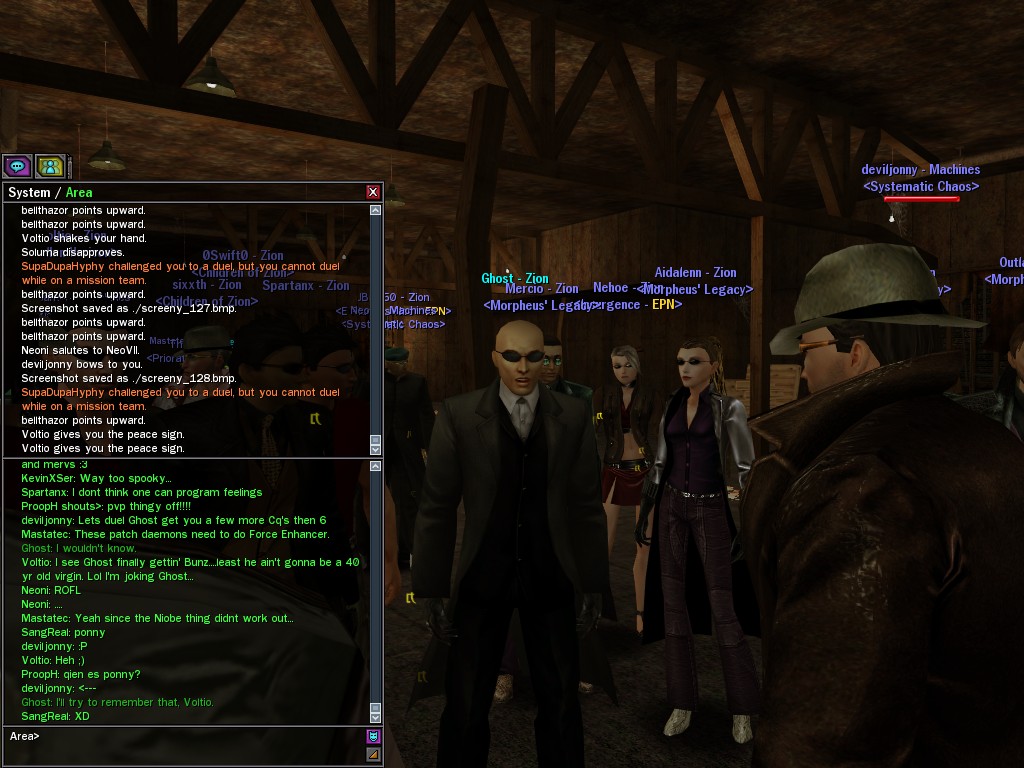Screen dimensions: 1024x768
Task: Open the purple speech bubble chat button
Action: coord(17,166)
